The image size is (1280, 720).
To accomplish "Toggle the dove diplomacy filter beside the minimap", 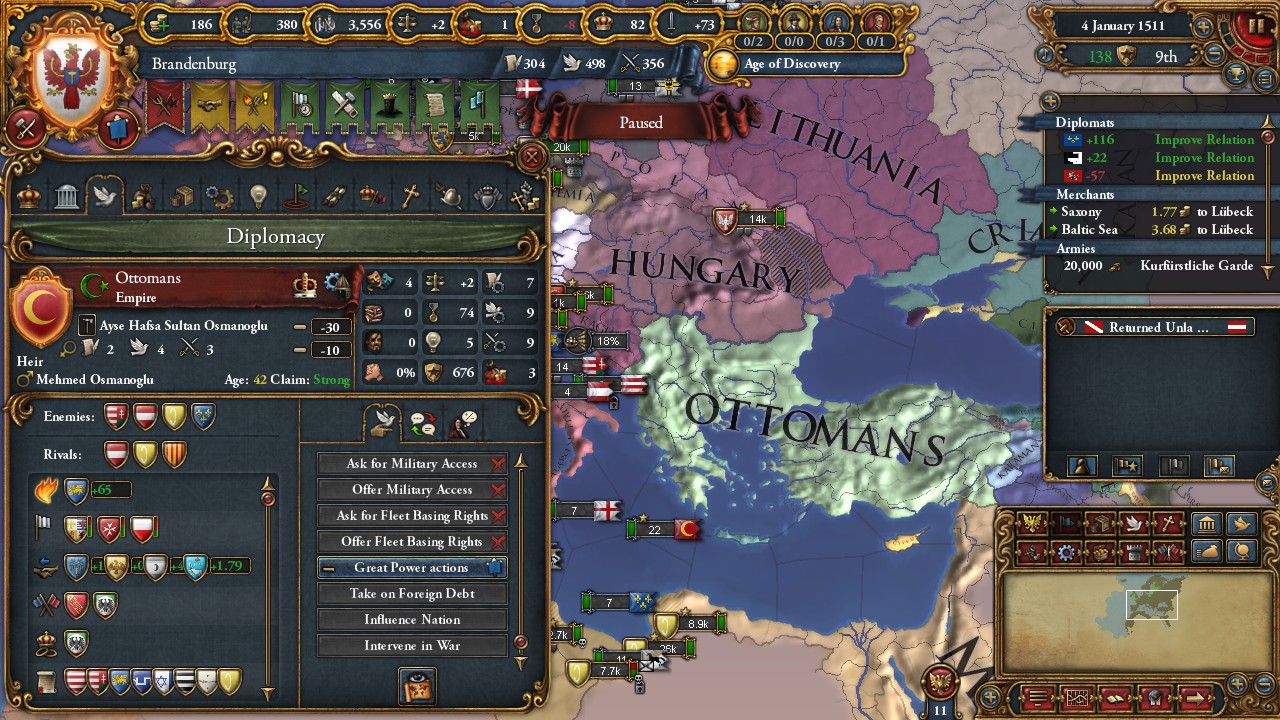I will point(1242,521).
